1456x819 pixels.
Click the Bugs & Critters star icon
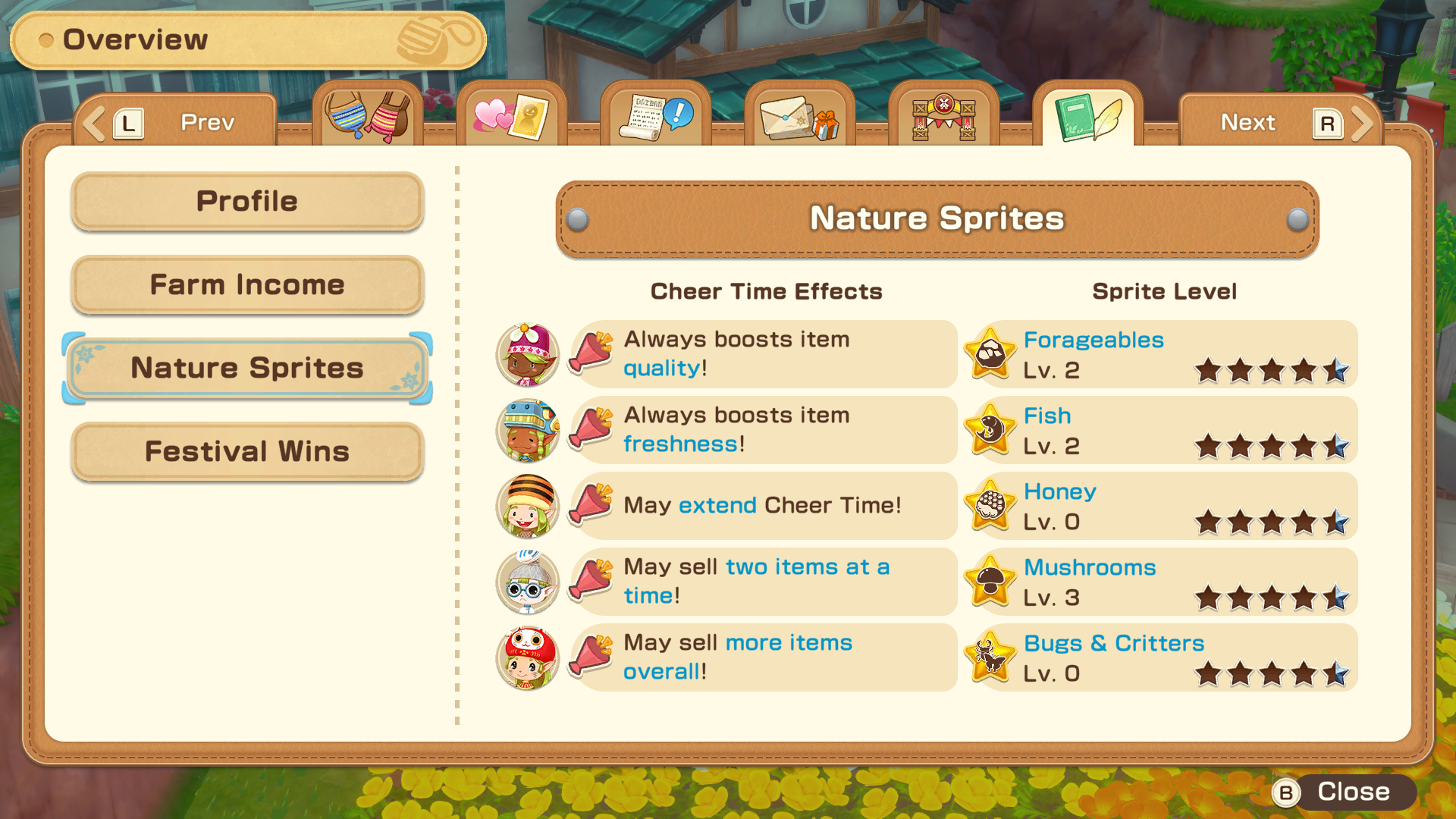pyautogui.click(x=990, y=657)
